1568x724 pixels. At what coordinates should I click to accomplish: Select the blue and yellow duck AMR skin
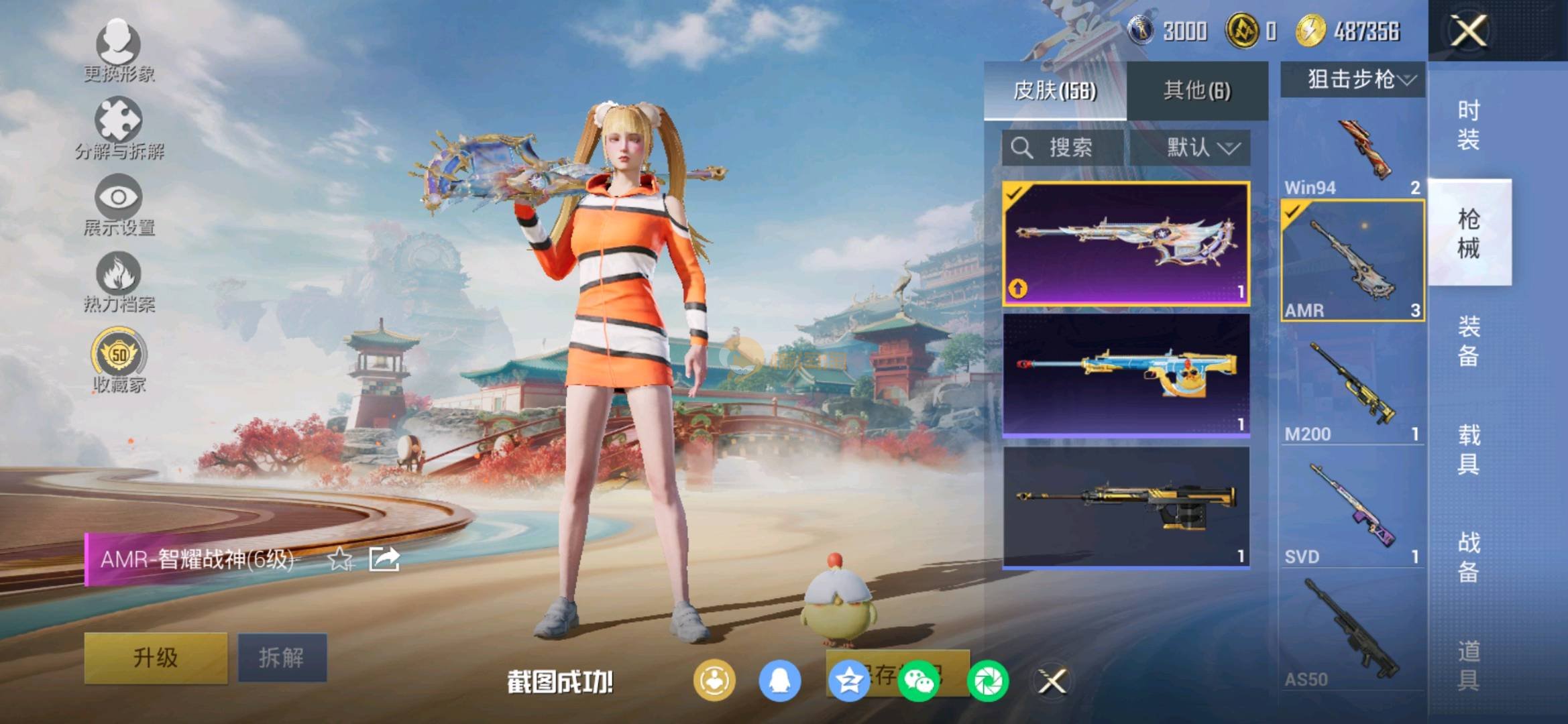1125,375
